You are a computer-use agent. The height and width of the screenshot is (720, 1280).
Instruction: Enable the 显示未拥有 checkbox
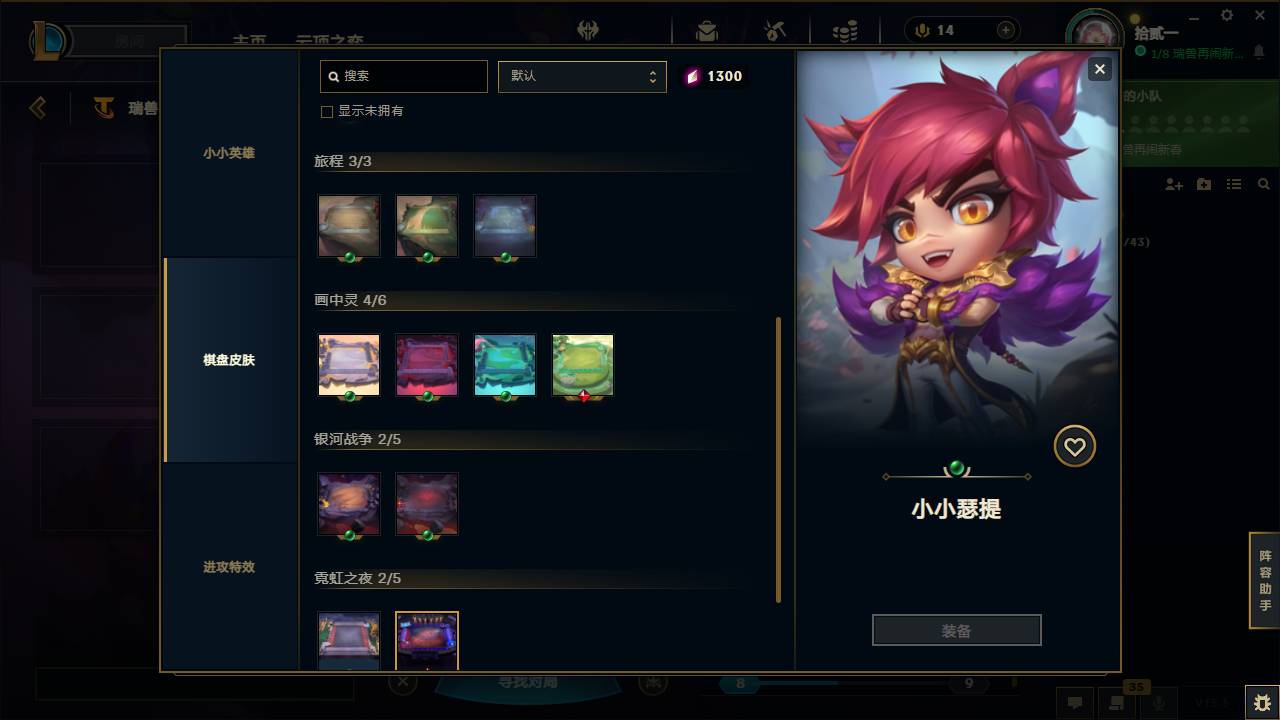[327, 112]
